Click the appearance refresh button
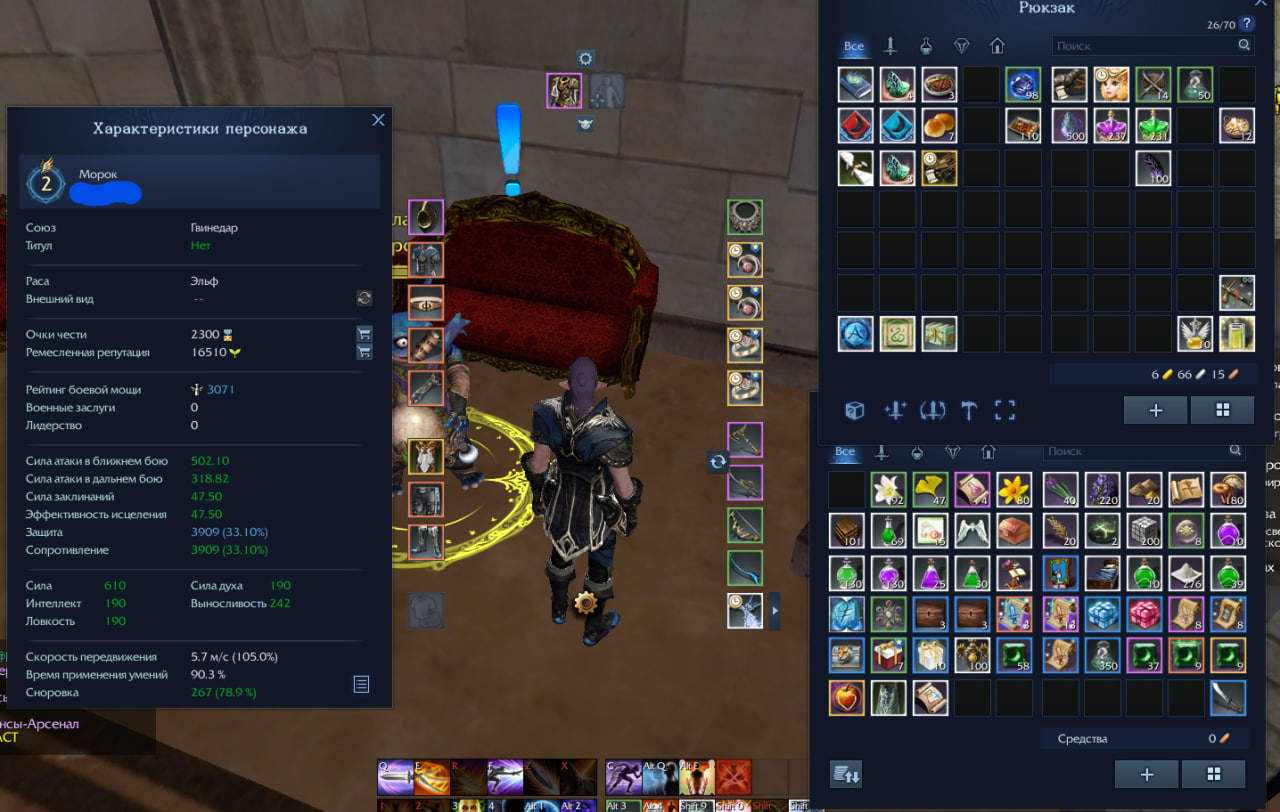This screenshot has width=1280, height=812. tap(364, 298)
